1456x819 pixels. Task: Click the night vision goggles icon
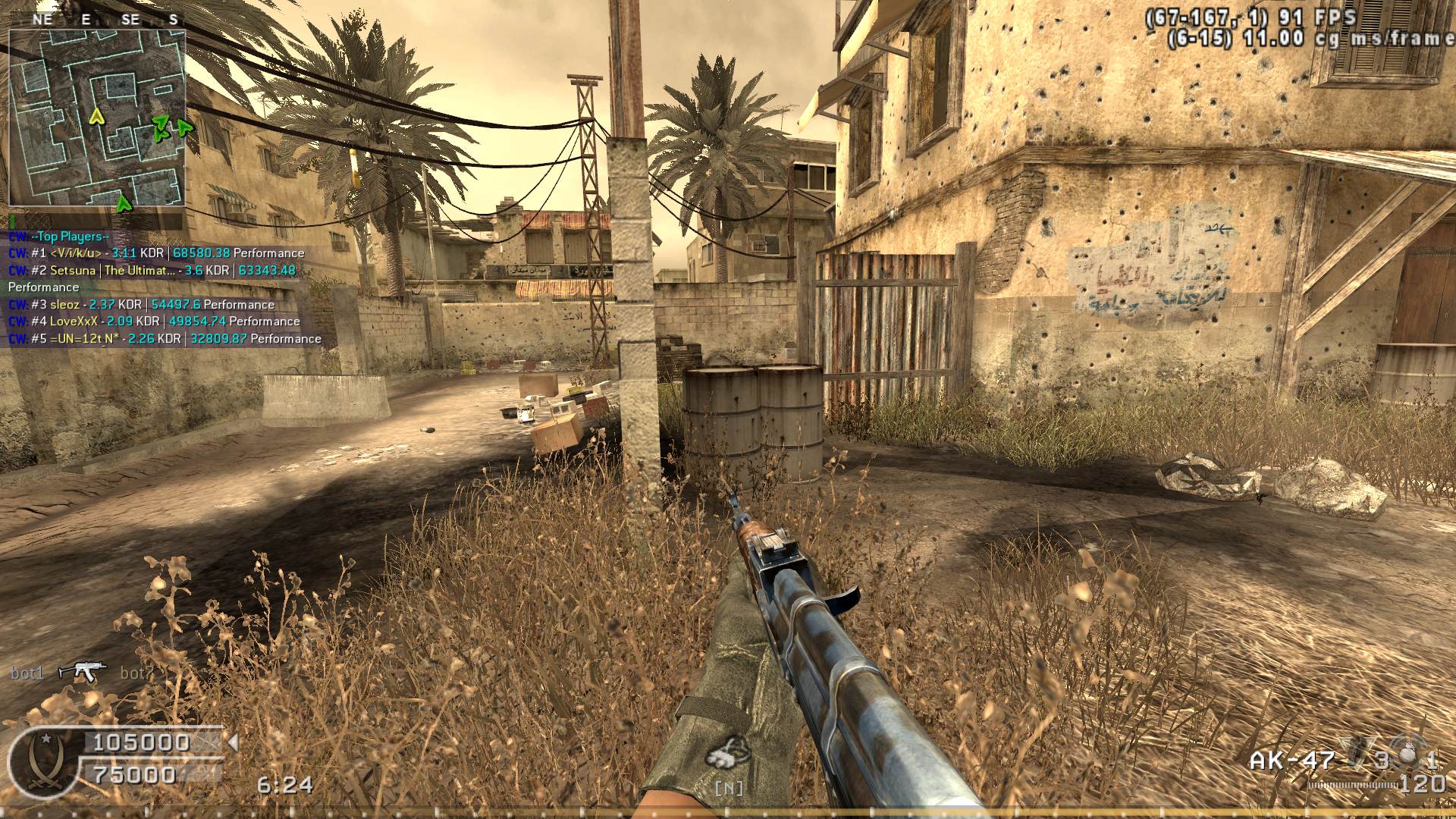(x=727, y=754)
